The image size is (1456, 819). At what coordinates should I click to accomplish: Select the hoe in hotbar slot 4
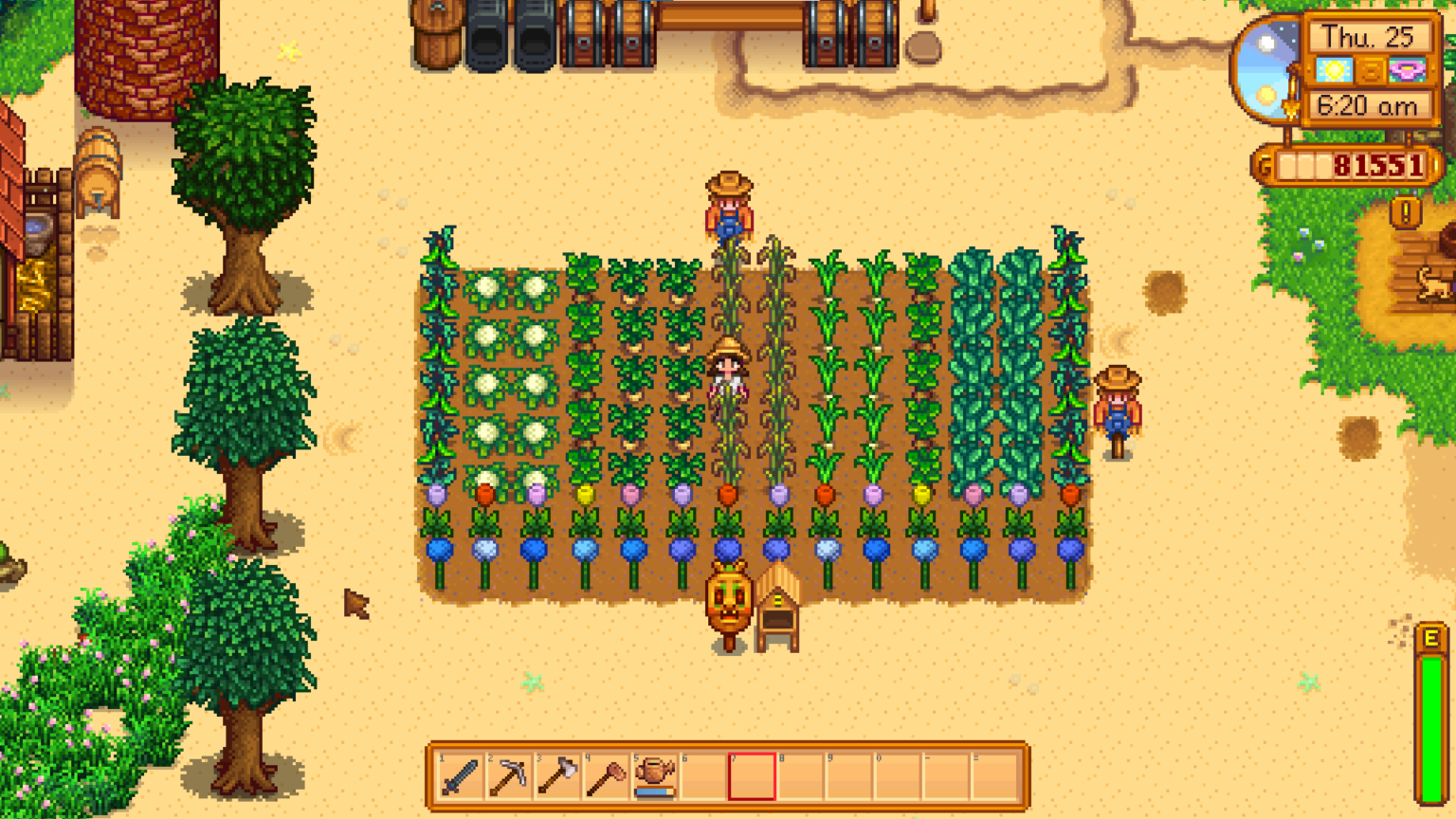(604, 779)
